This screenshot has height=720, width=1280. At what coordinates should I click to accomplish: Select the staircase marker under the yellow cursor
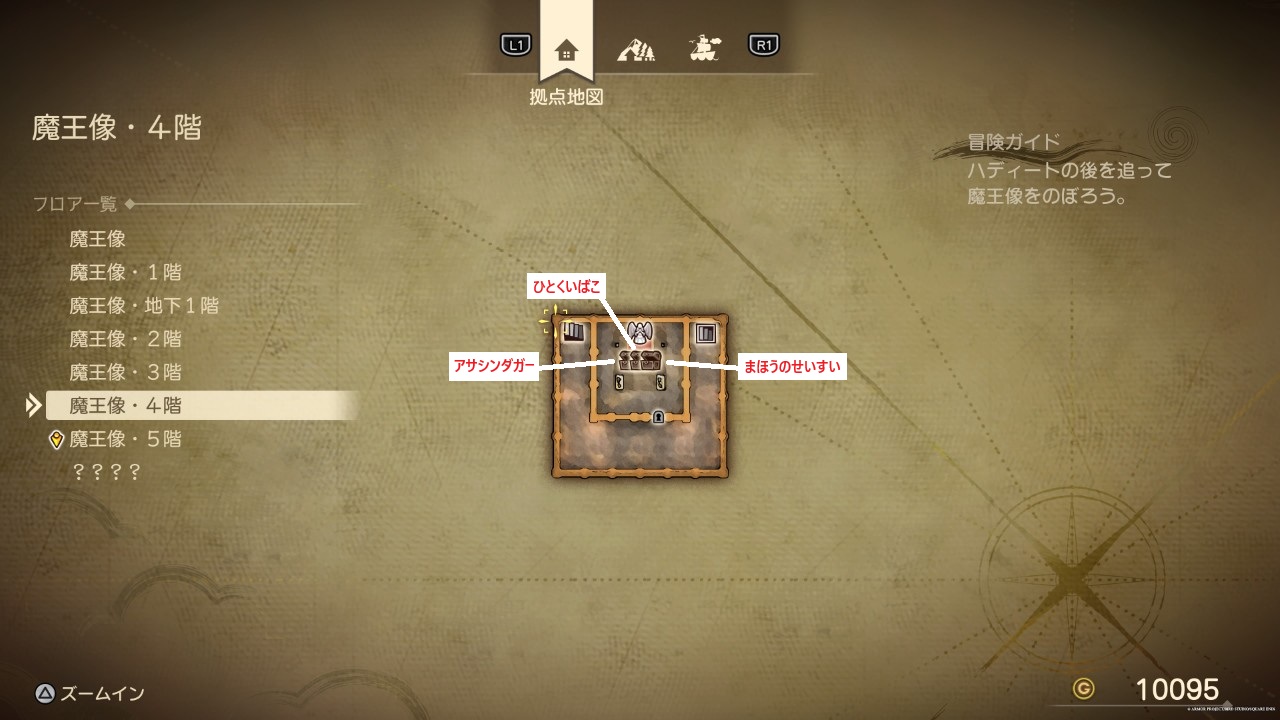coord(573,332)
